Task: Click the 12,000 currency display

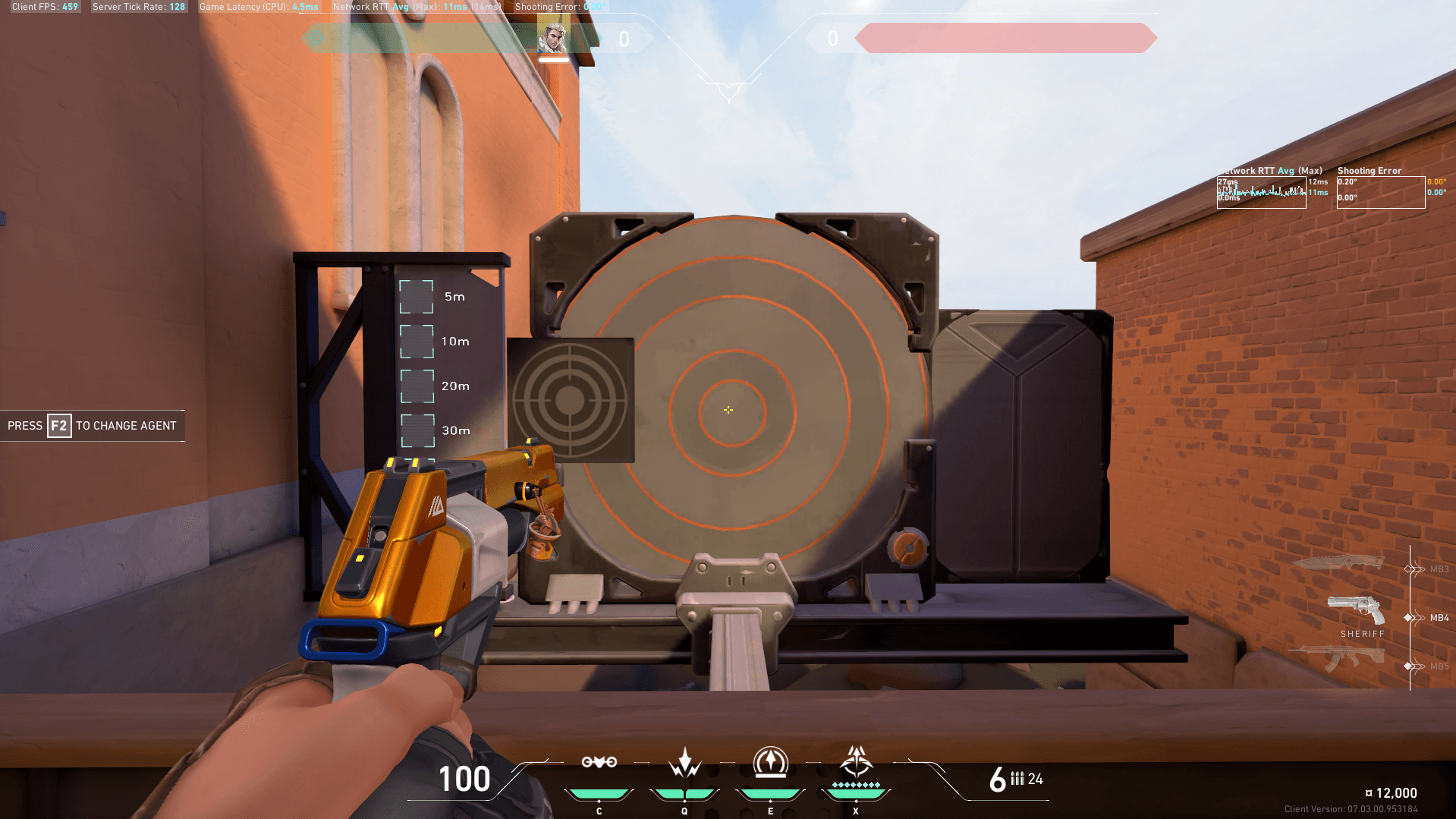Action: [1395, 792]
